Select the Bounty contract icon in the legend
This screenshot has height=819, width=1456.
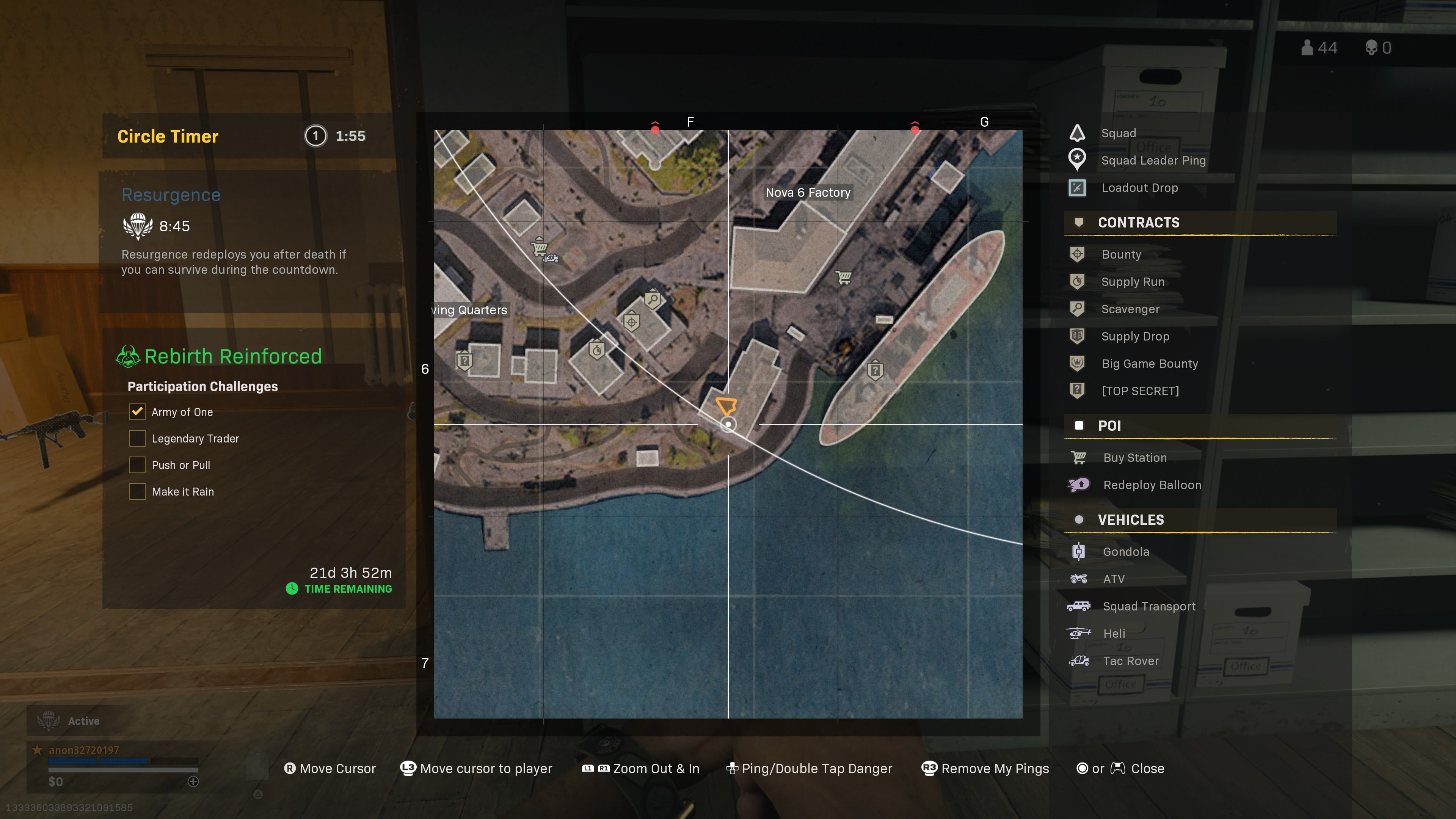click(1077, 254)
